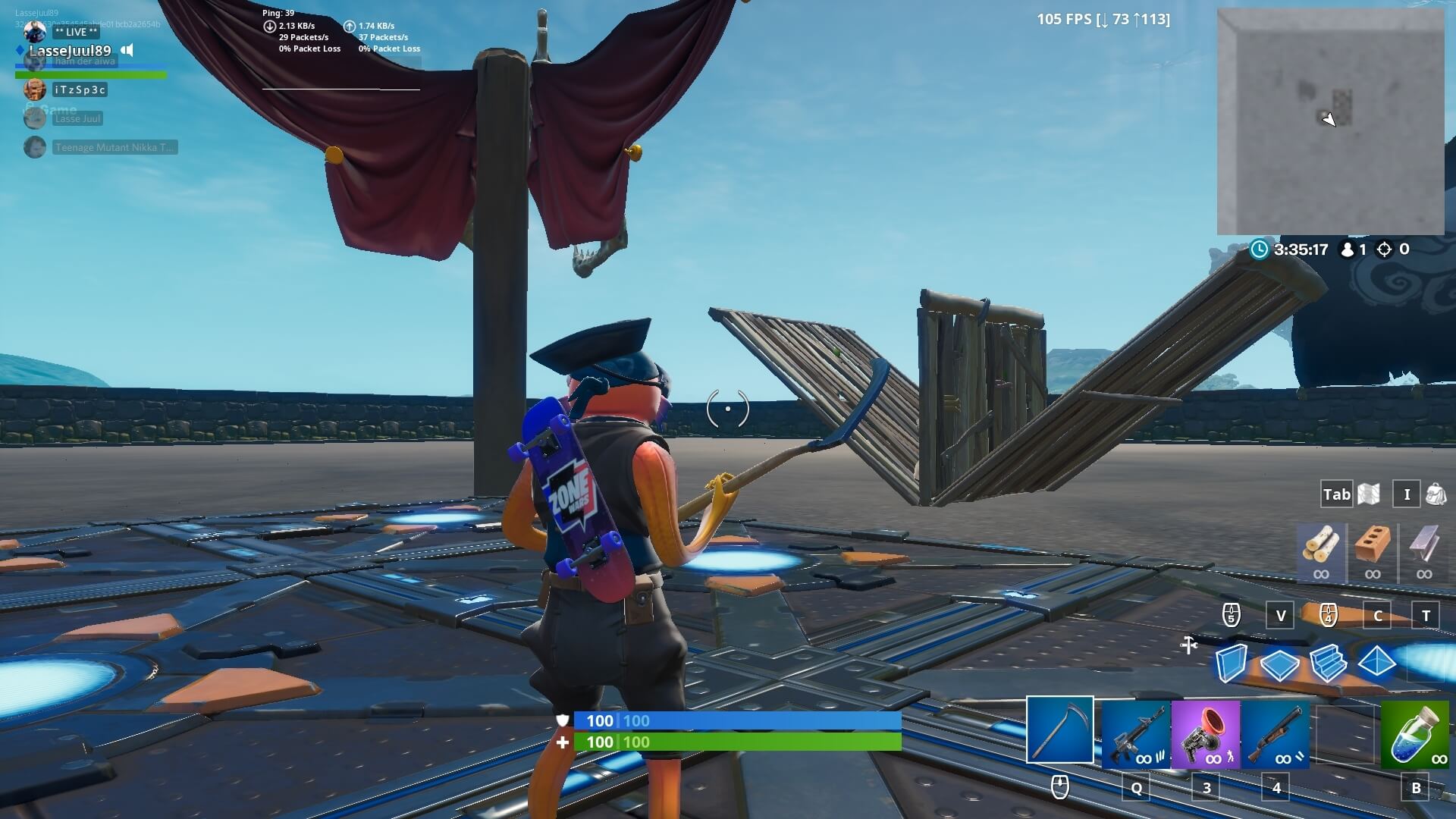Click the ham der aiwa chat entry
1456x819 pixels.
point(86,61)
